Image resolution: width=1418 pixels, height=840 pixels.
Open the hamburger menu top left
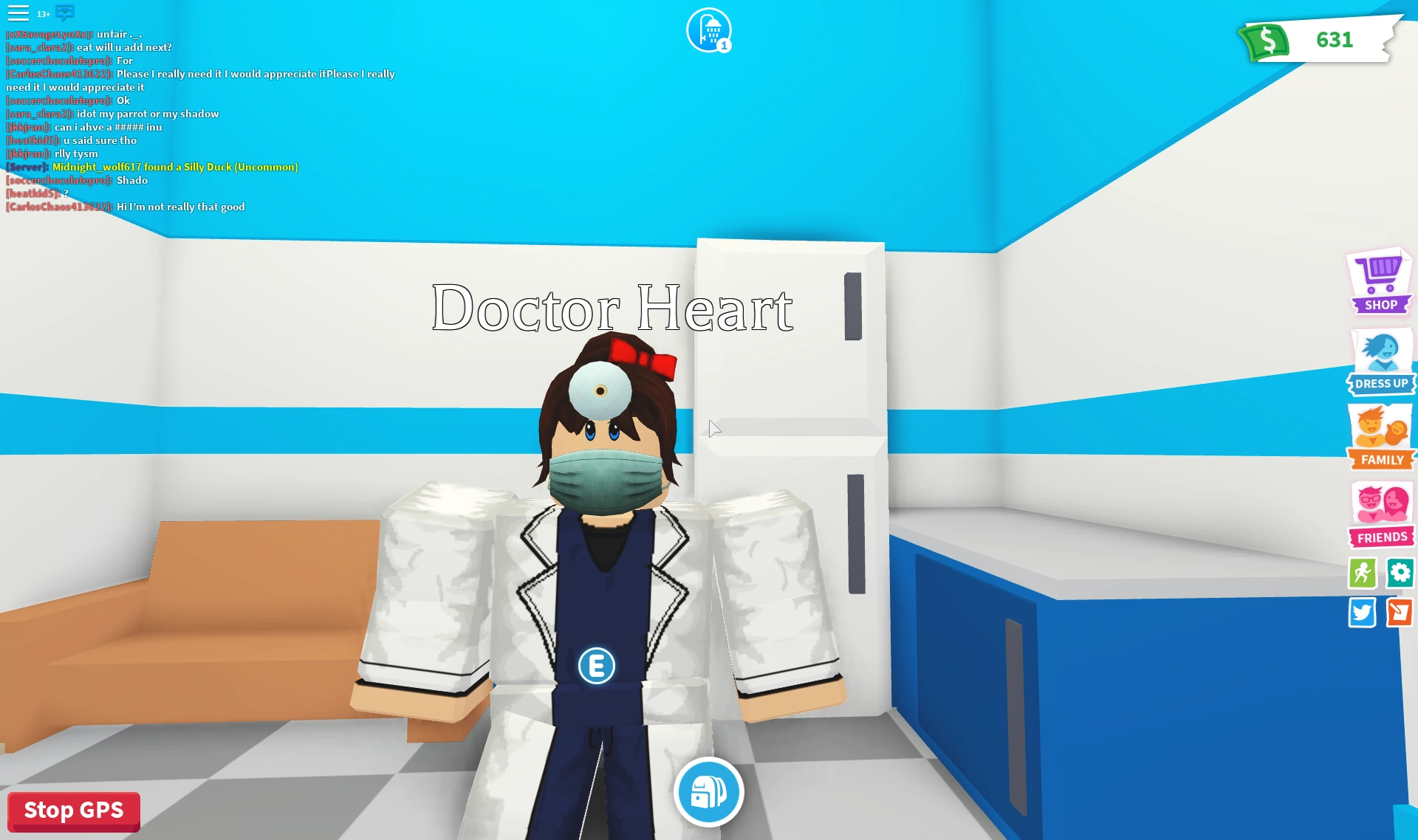click(20, 13)
